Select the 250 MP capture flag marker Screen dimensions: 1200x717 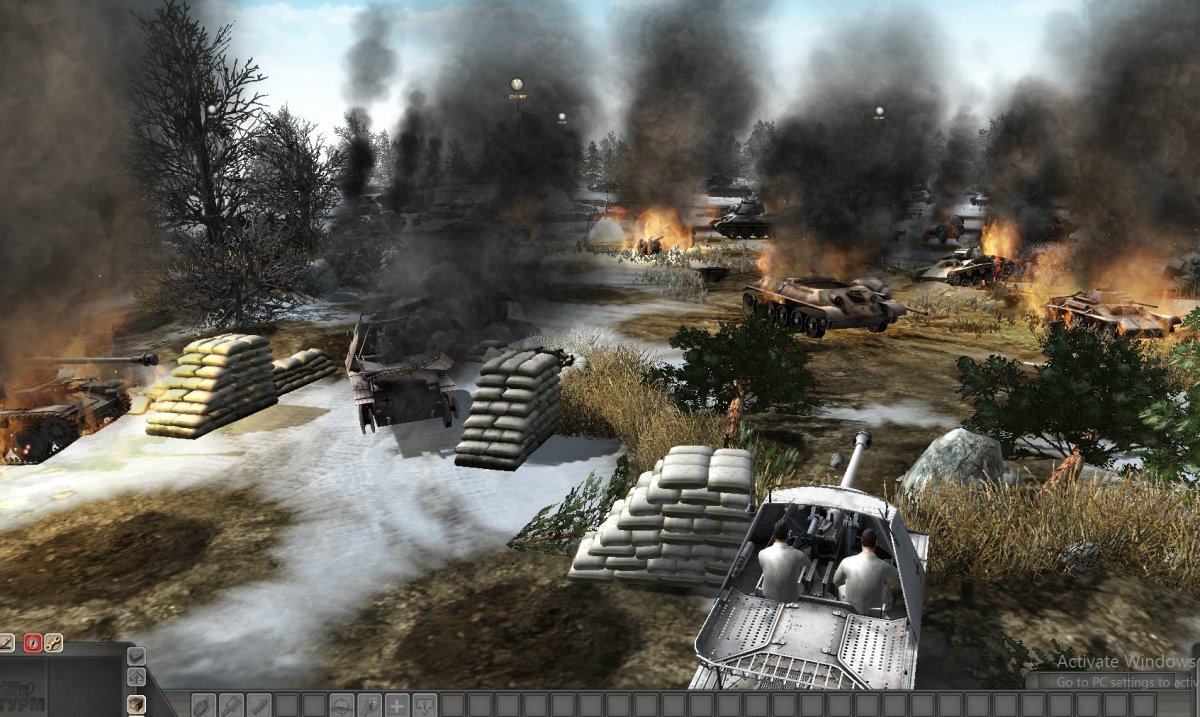tap(516, 85)
